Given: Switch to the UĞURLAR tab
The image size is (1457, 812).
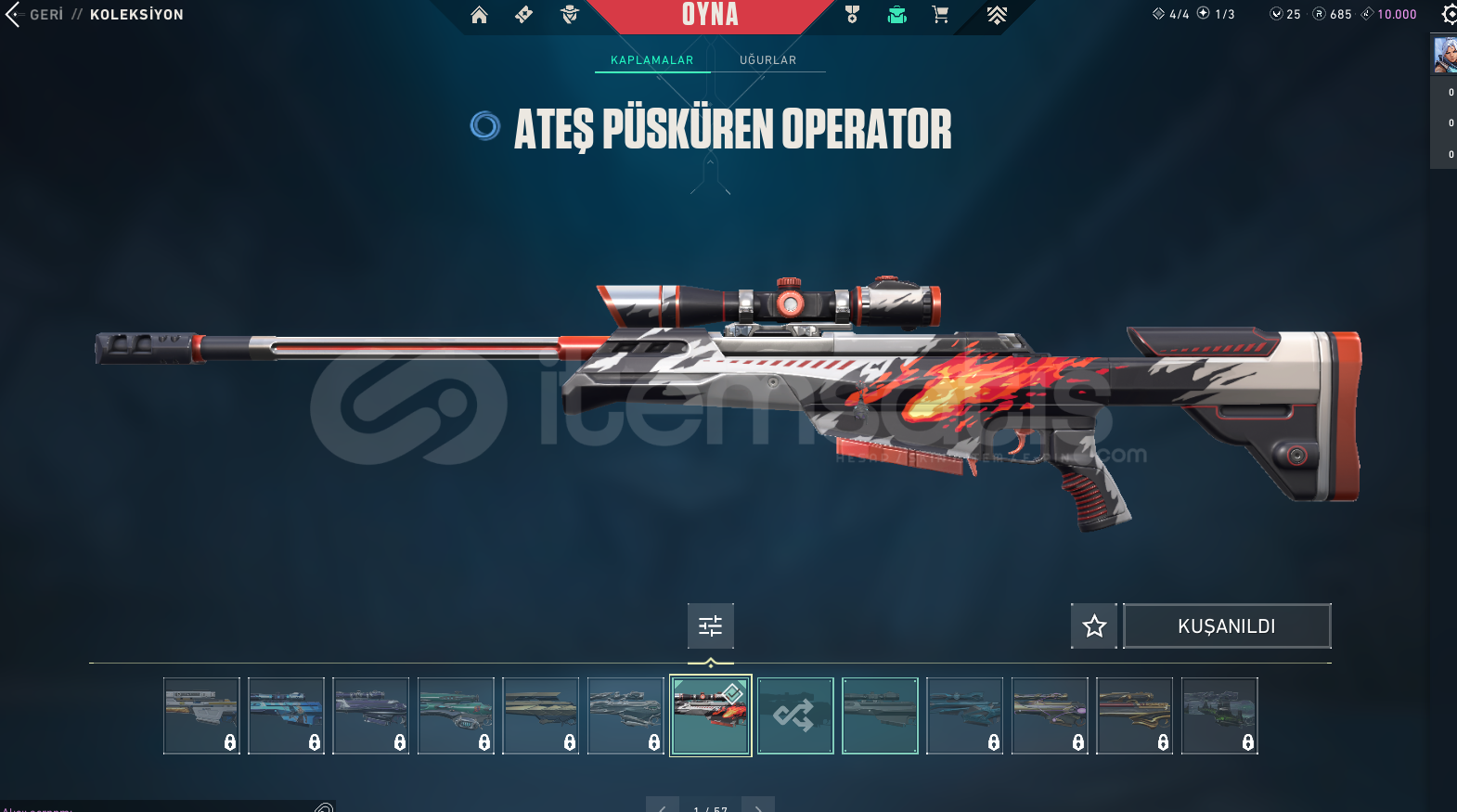Looking at the screenshot, I should tap(767, 60).
